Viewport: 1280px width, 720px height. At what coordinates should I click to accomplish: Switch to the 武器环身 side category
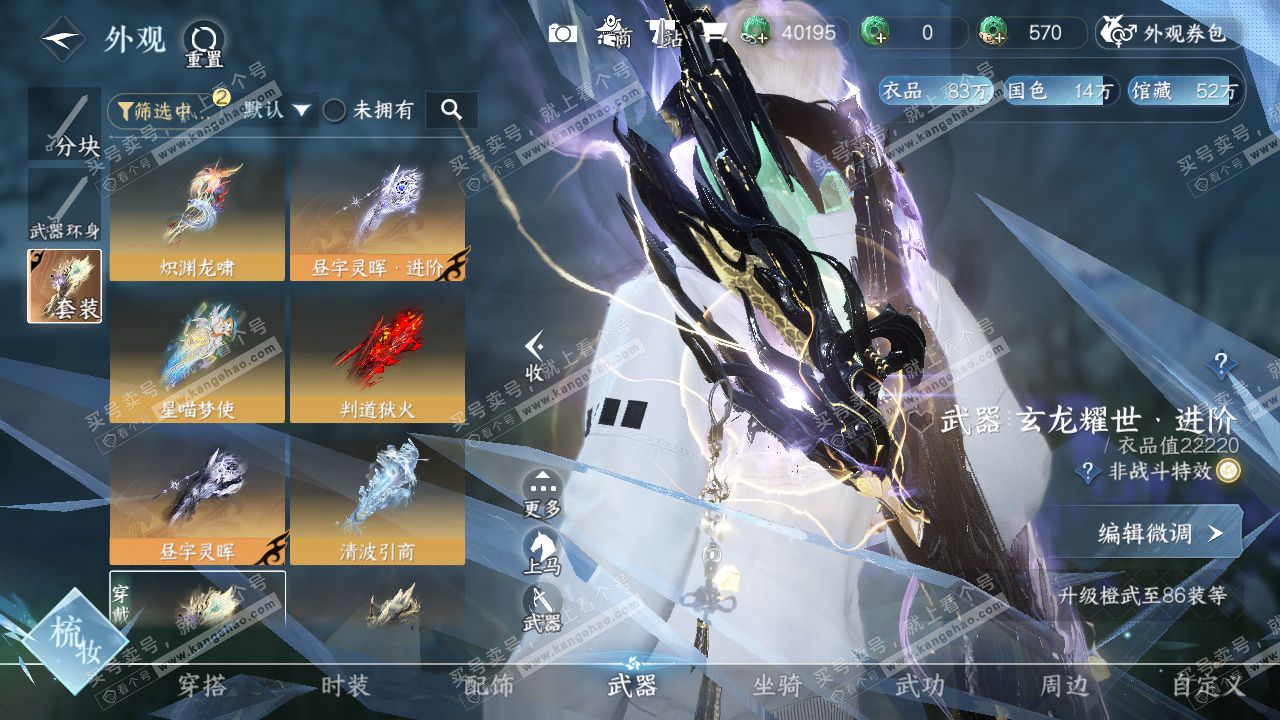point(64,207)
